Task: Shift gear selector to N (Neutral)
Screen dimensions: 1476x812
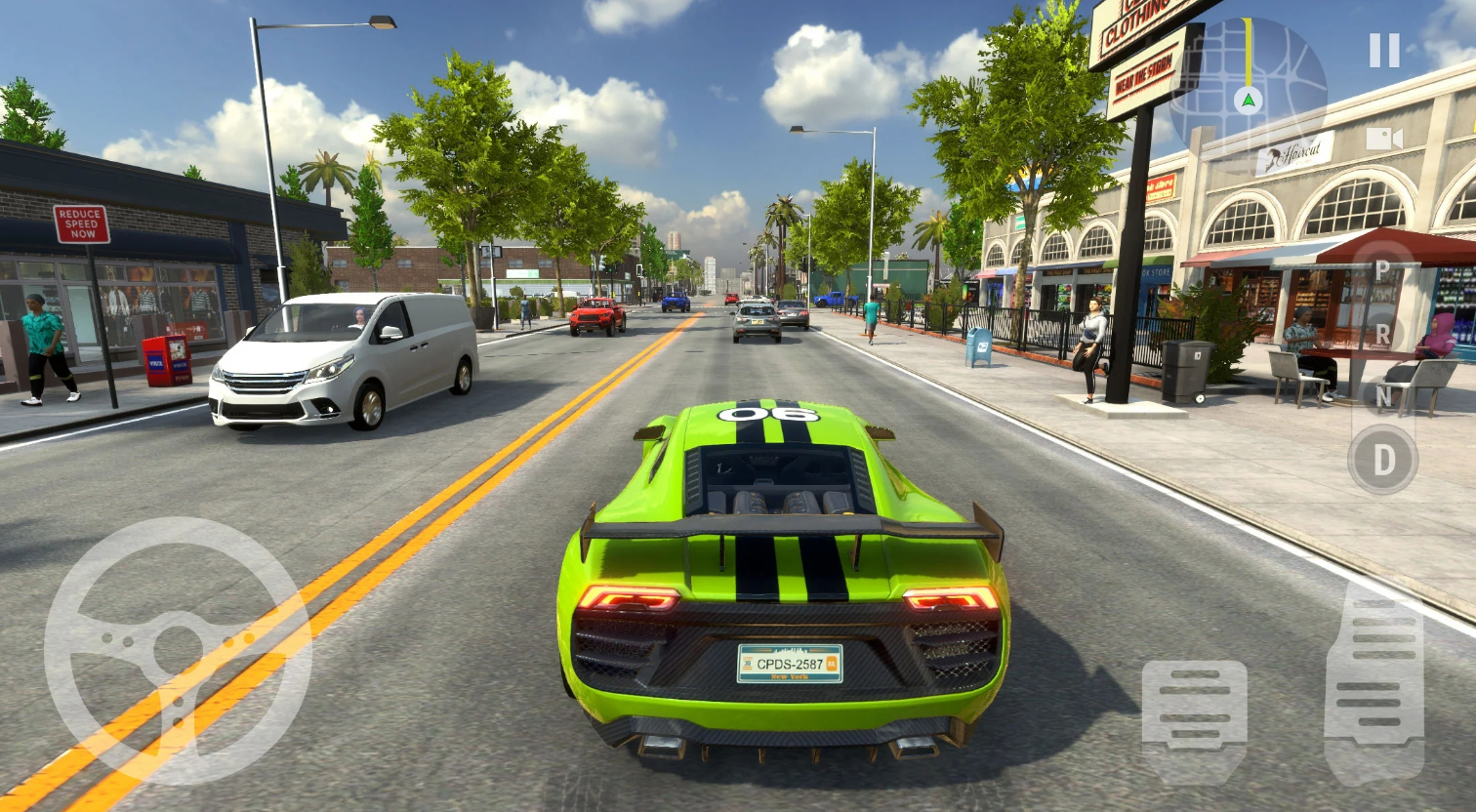Action: click(1382, 396)
